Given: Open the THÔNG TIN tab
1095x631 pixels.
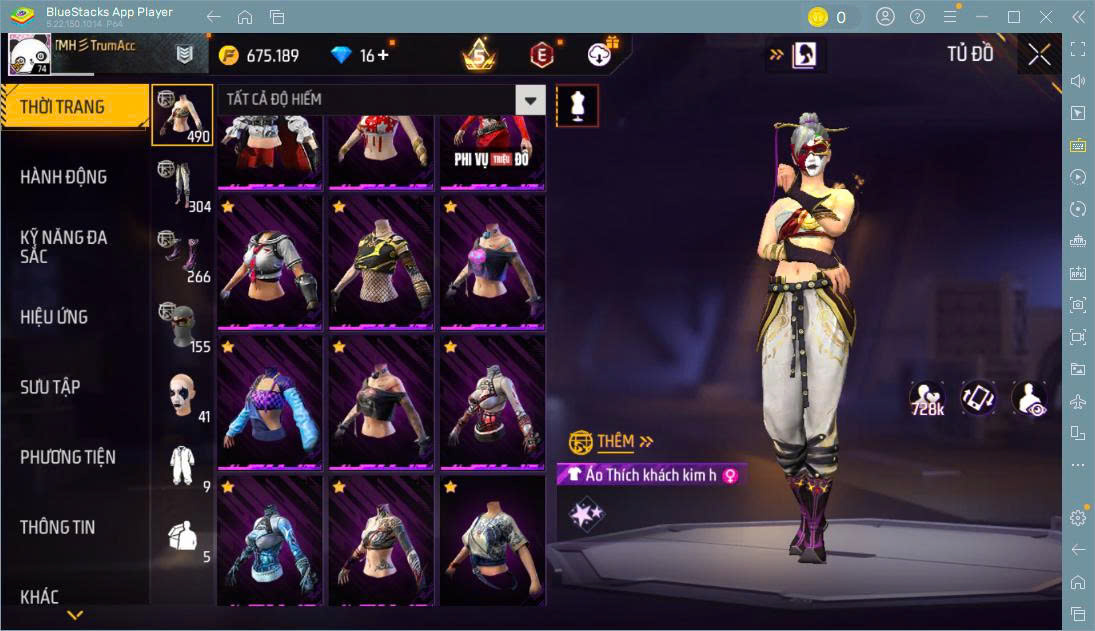Looking at the screenshot, I should point(58,527).
